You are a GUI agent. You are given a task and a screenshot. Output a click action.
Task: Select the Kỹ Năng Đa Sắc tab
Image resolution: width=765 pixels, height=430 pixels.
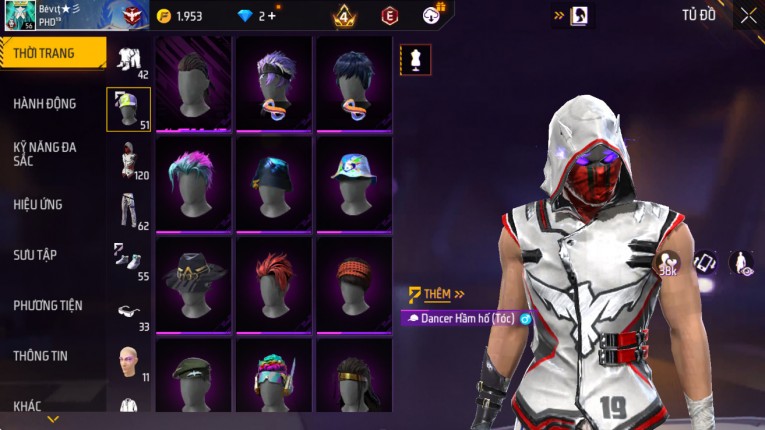point(45,153)
